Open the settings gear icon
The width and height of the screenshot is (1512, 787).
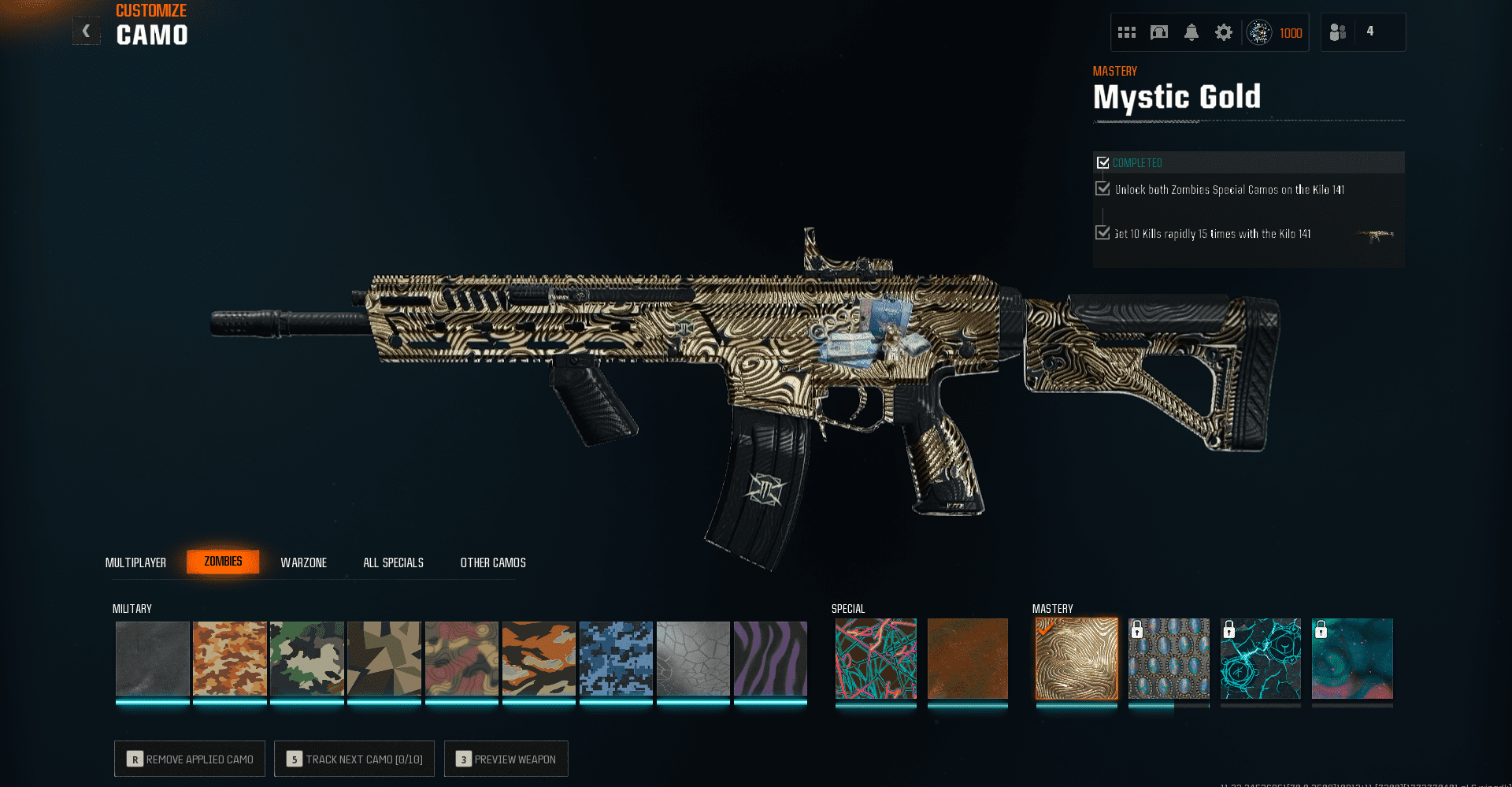[1223, 32]
